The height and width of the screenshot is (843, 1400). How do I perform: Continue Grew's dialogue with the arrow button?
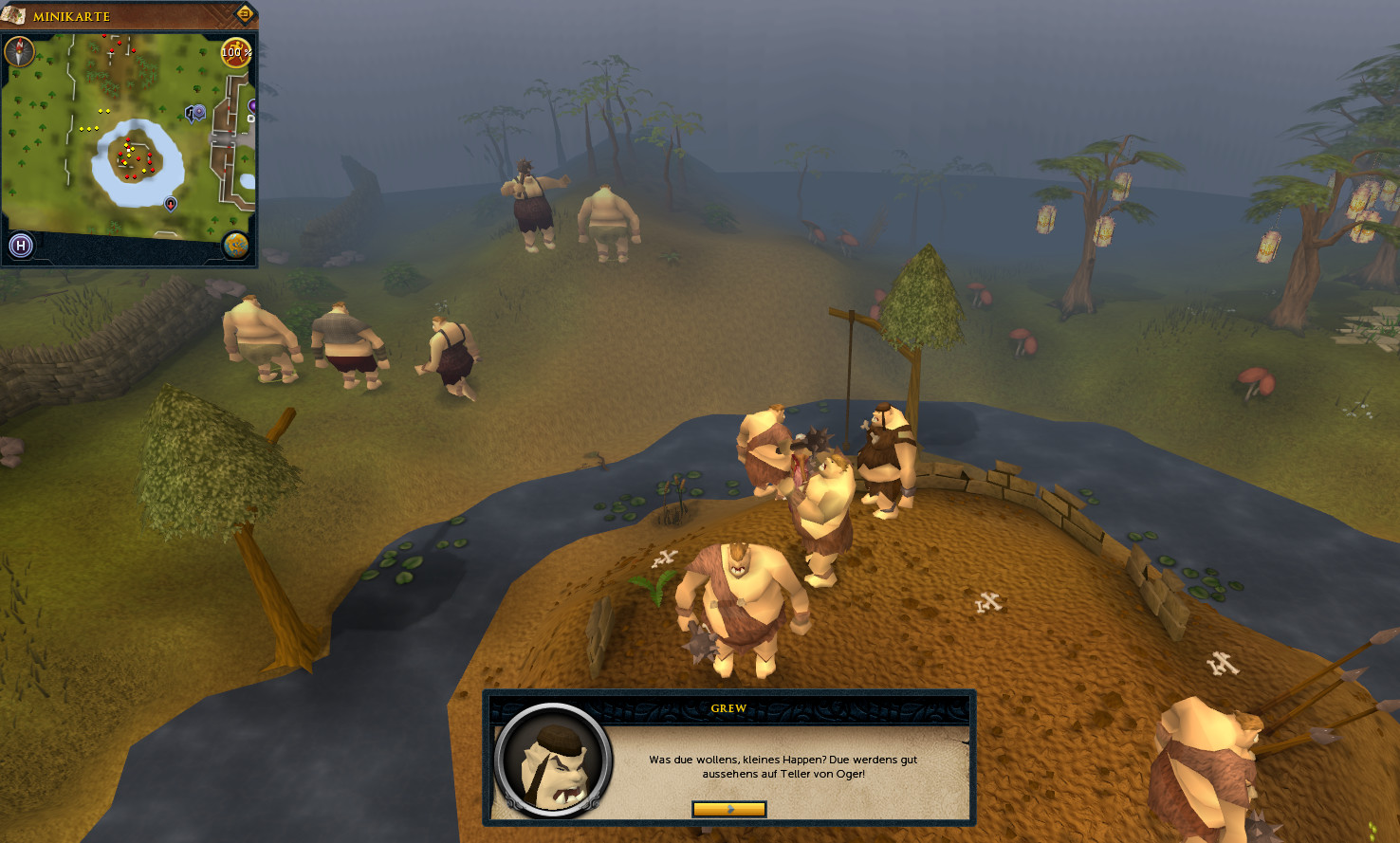point(728,809)
